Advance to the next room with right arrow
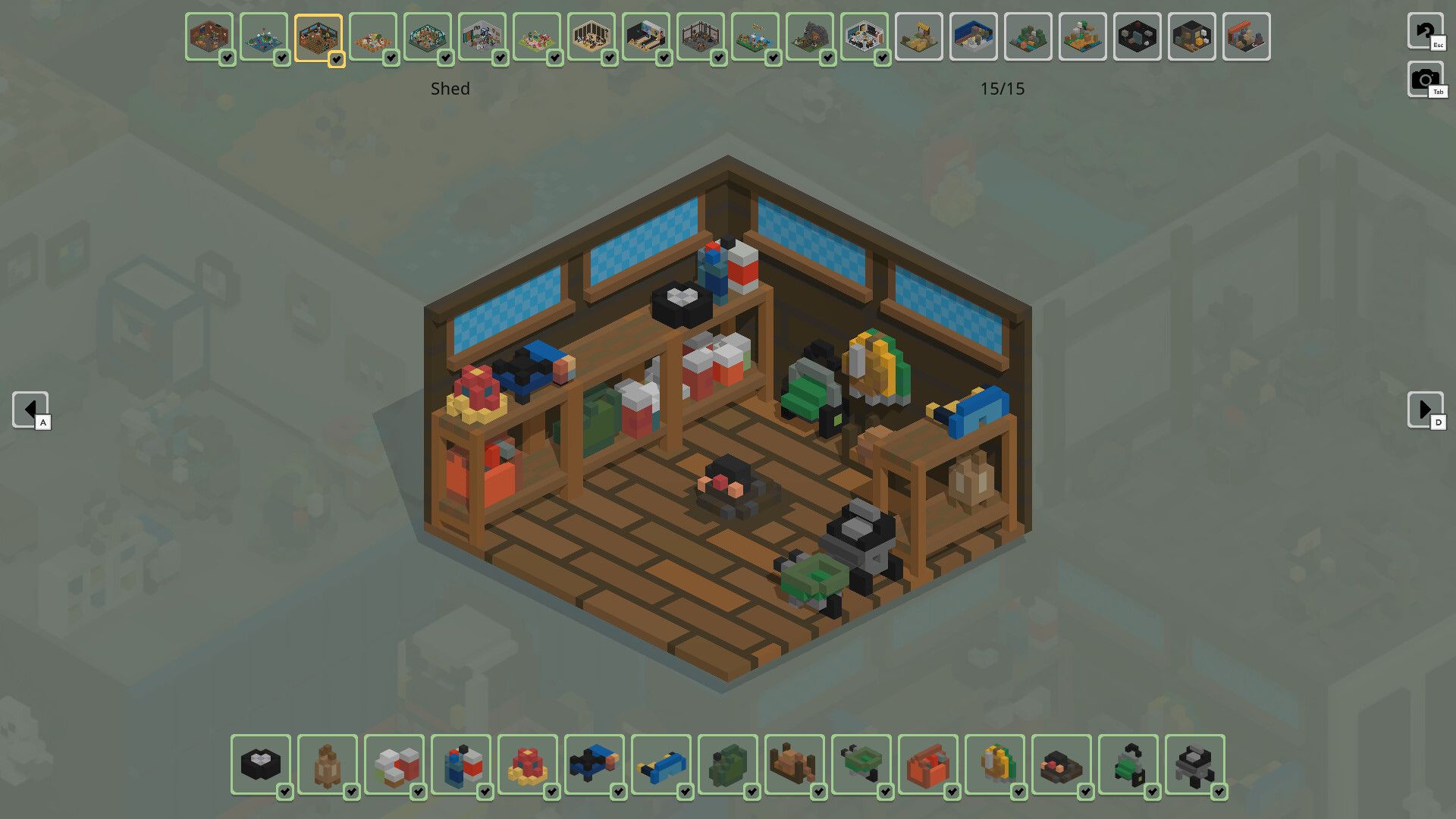The width and height of the screenshot is (1456, 819). pos(1424,409)
